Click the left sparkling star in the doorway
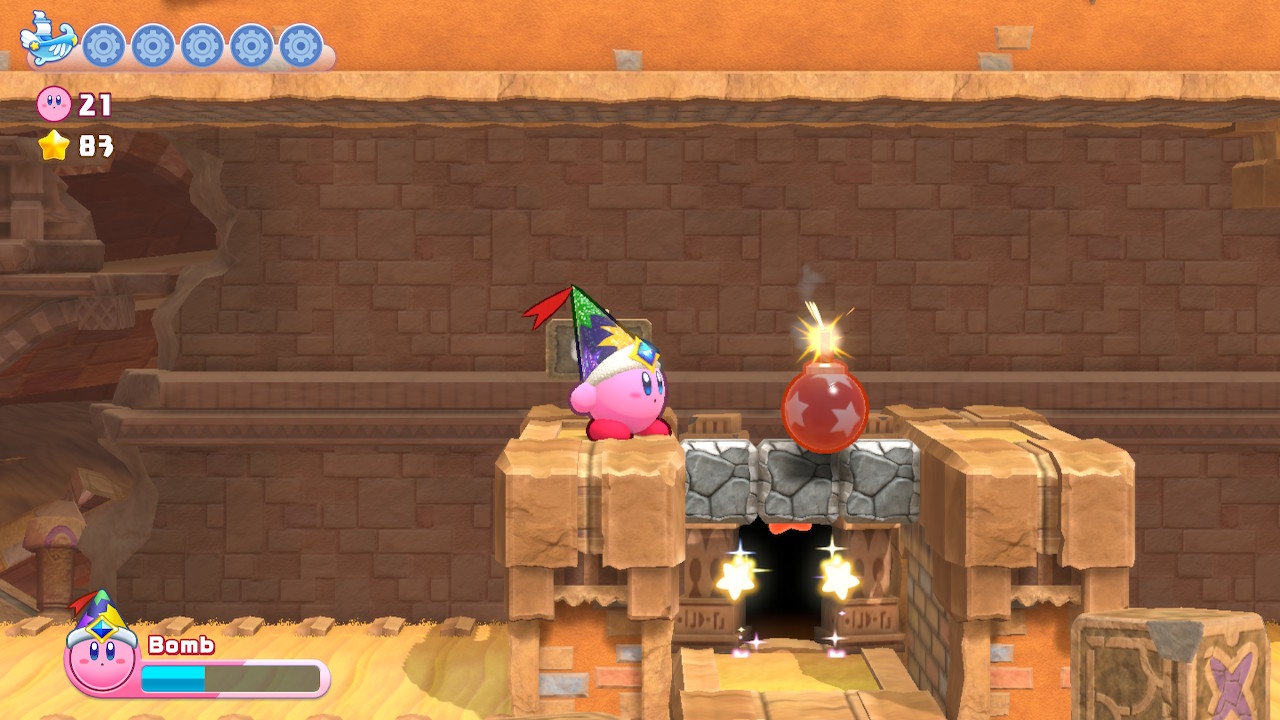This screenshot has width=1280, height=720. click(x=737, y=575)
